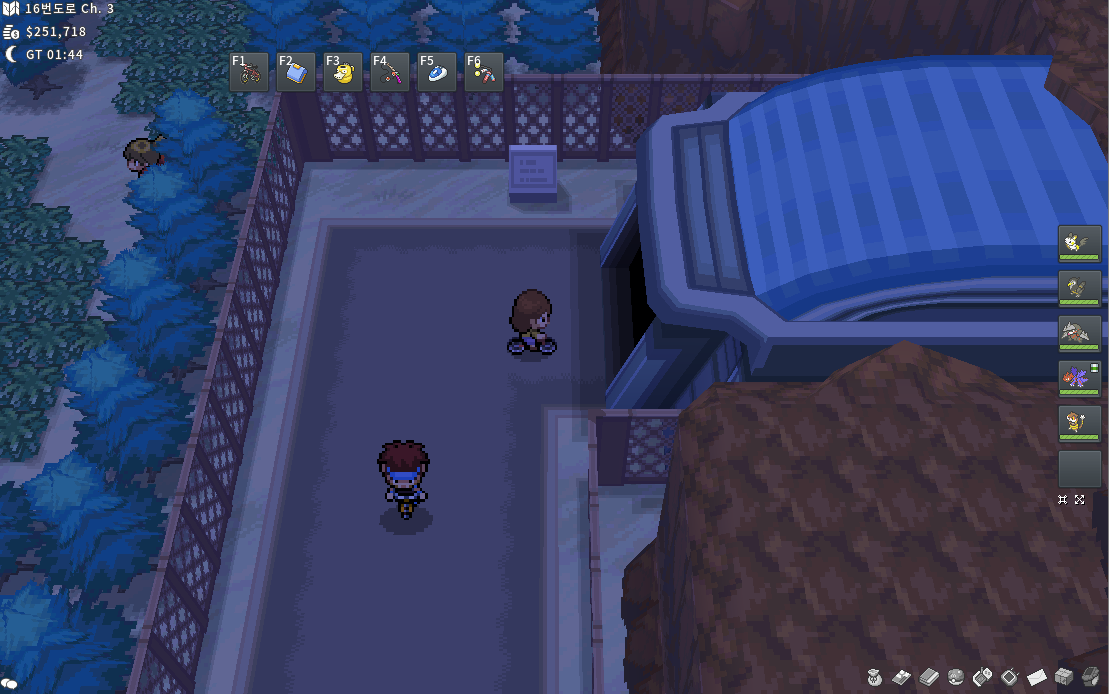The width and height of the screenshot is (1110, 694).
Task: Use the fishing rod on F4
Action: coord(390,72)
